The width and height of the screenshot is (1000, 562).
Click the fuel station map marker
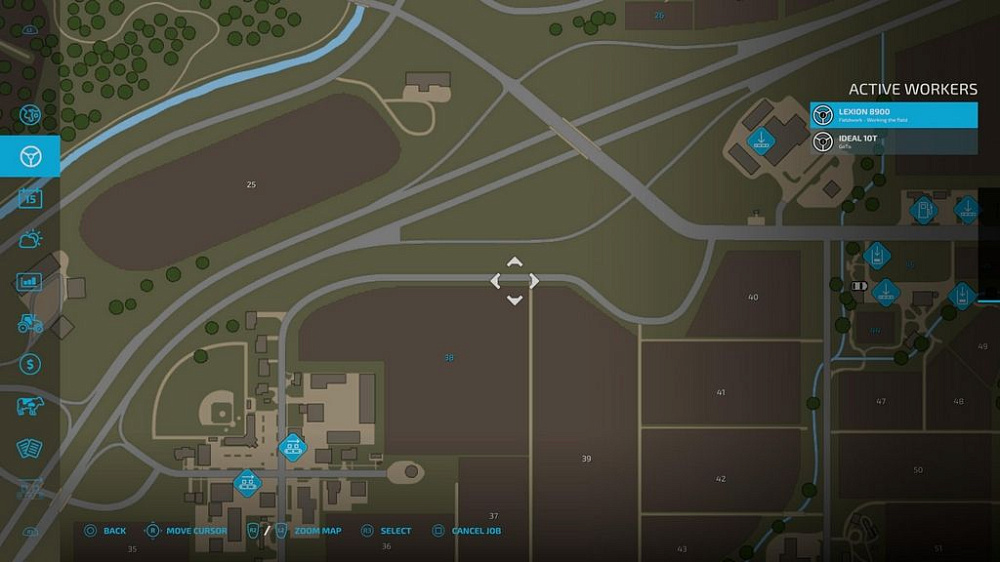[923, 210]
